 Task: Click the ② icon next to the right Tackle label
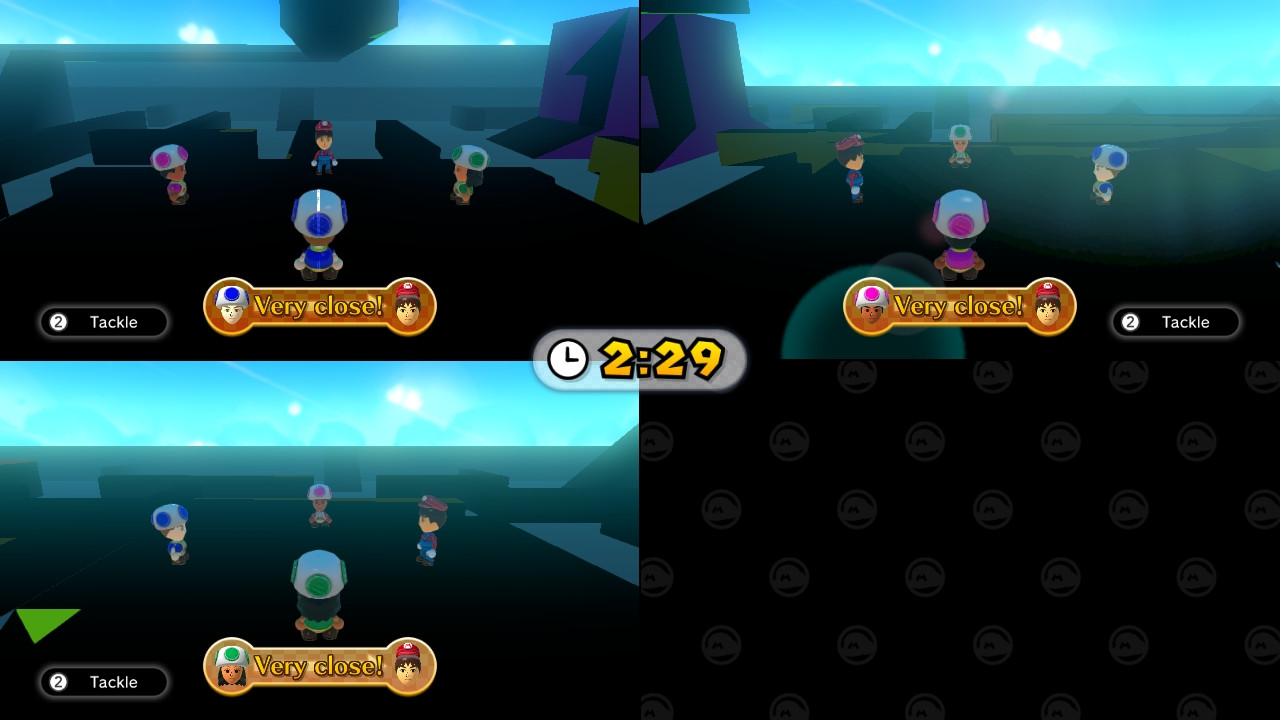(1131, 322)
